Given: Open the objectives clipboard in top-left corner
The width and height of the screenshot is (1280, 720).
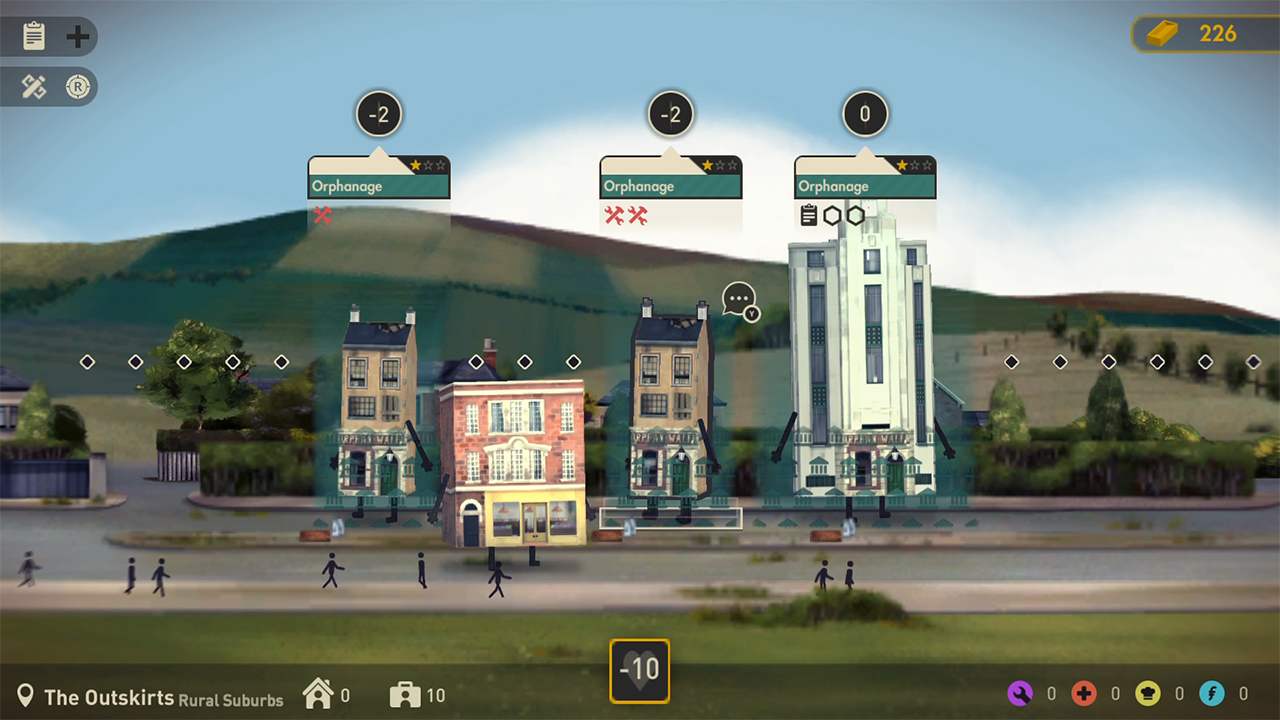Looking at the screenshot, I should point(36,36).
